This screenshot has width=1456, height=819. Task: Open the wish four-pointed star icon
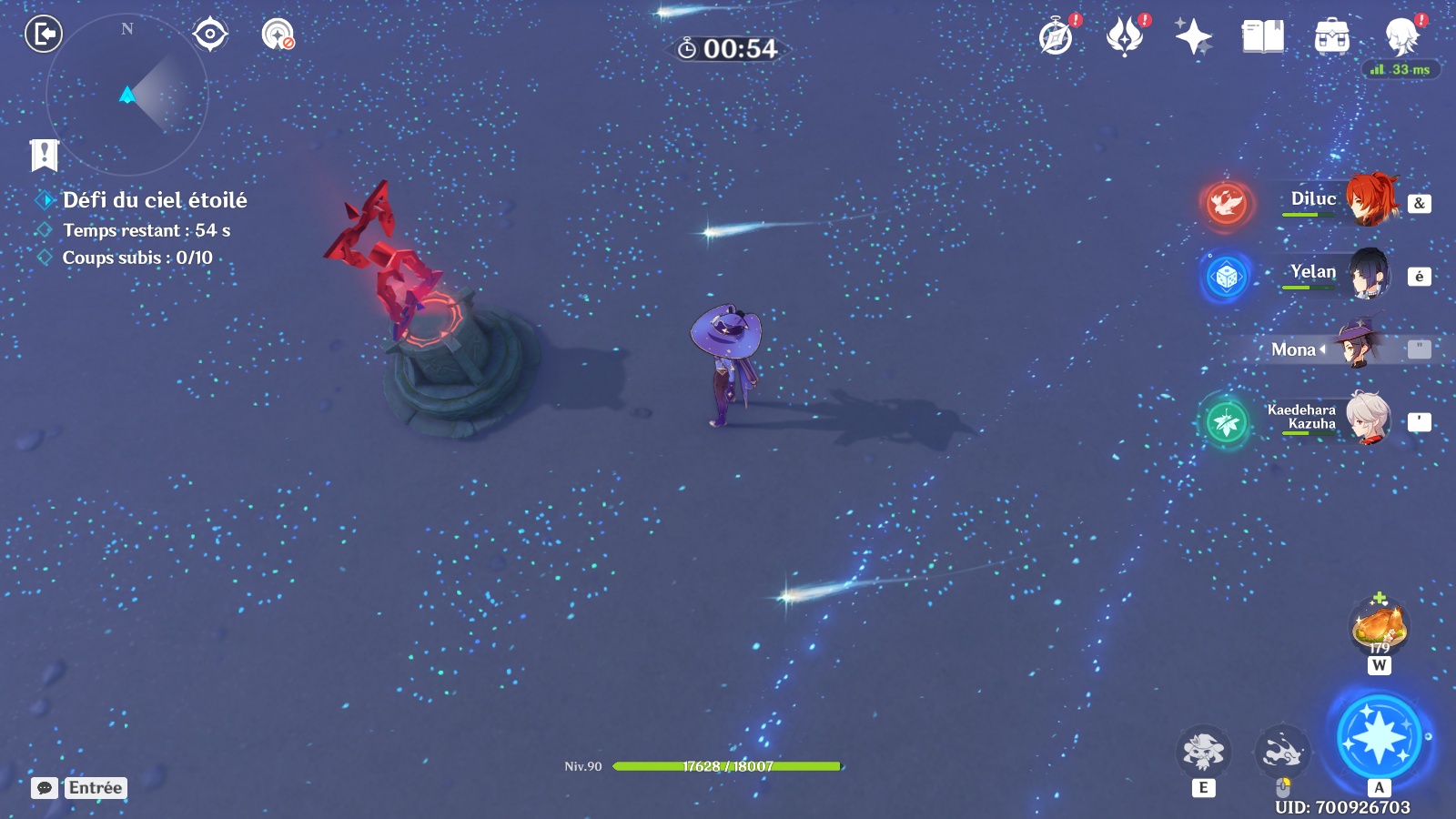click(1193, 37)
